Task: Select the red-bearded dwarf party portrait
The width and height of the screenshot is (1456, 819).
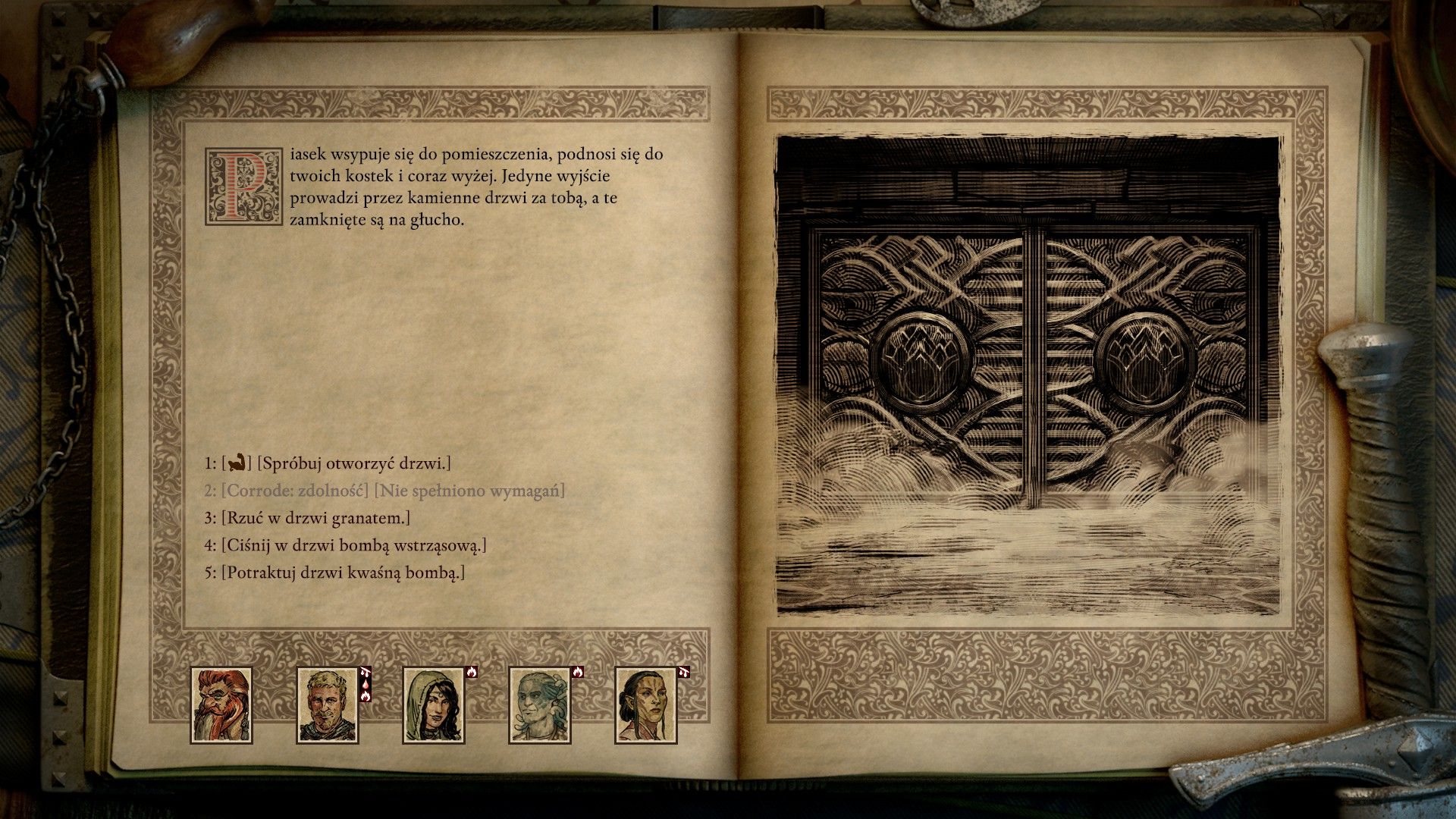Action: (221, 704)
